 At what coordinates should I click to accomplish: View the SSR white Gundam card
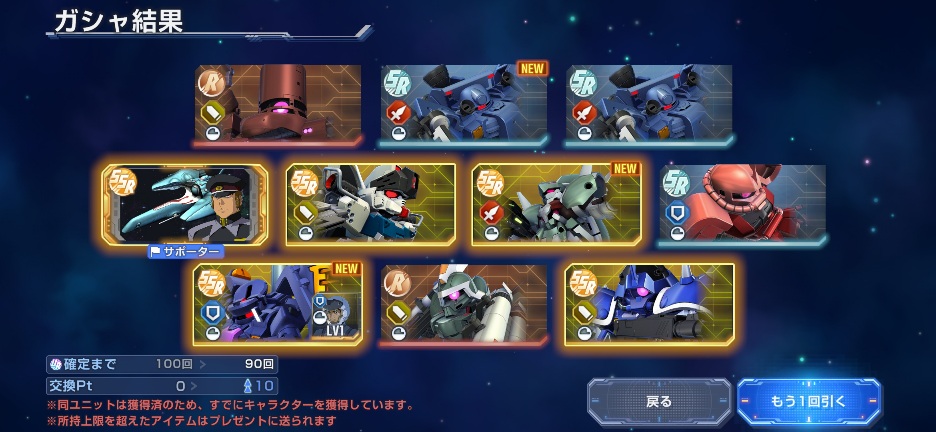point(370,204)
